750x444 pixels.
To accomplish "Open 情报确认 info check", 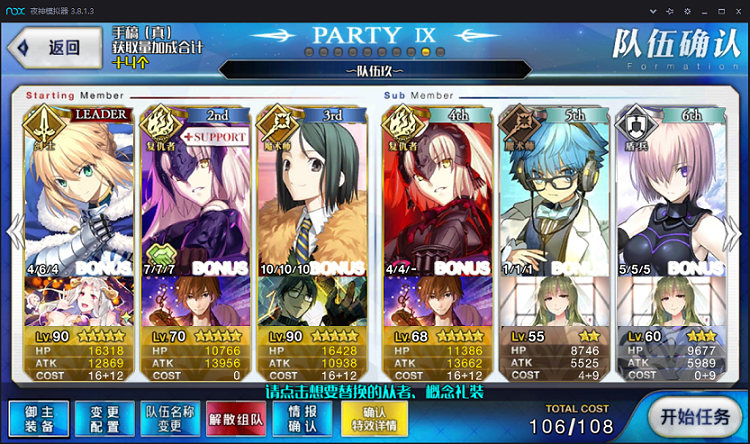I will (302, 418).
